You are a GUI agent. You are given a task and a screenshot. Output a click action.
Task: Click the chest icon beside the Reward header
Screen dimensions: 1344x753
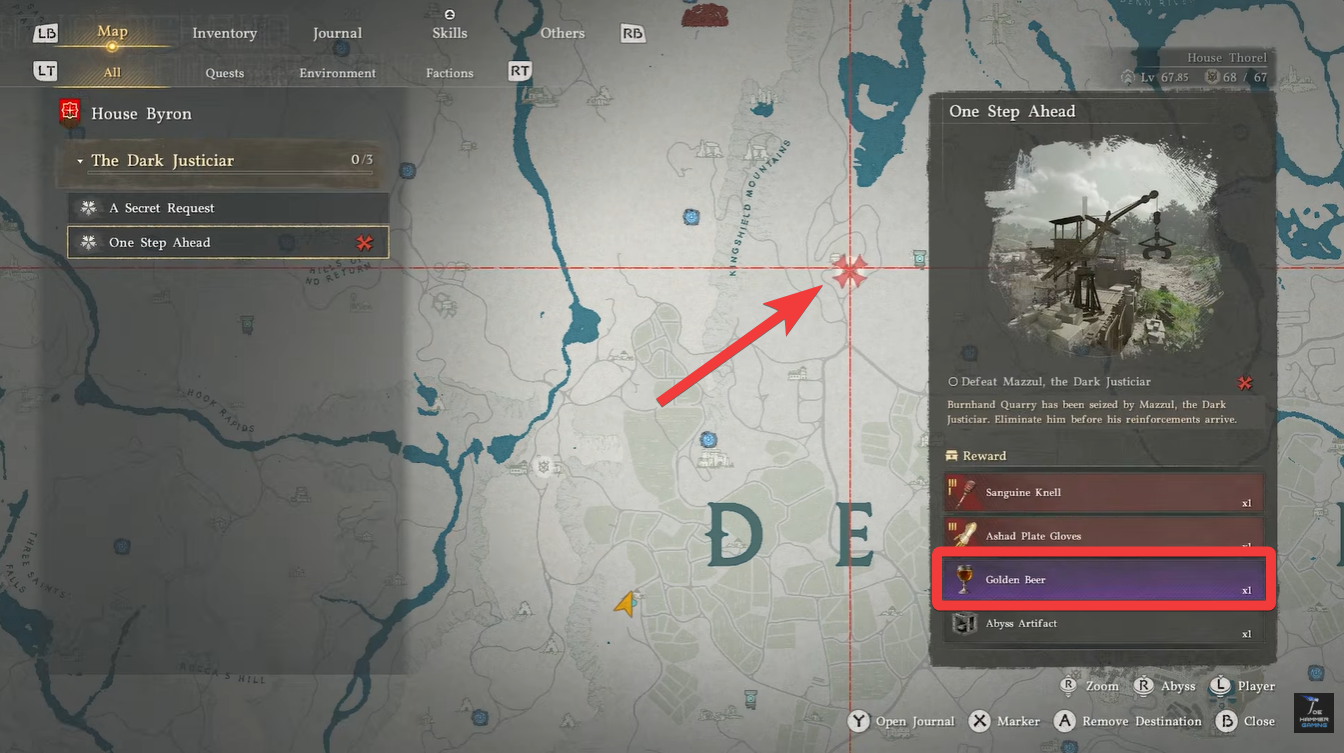(x=951, y=455)
